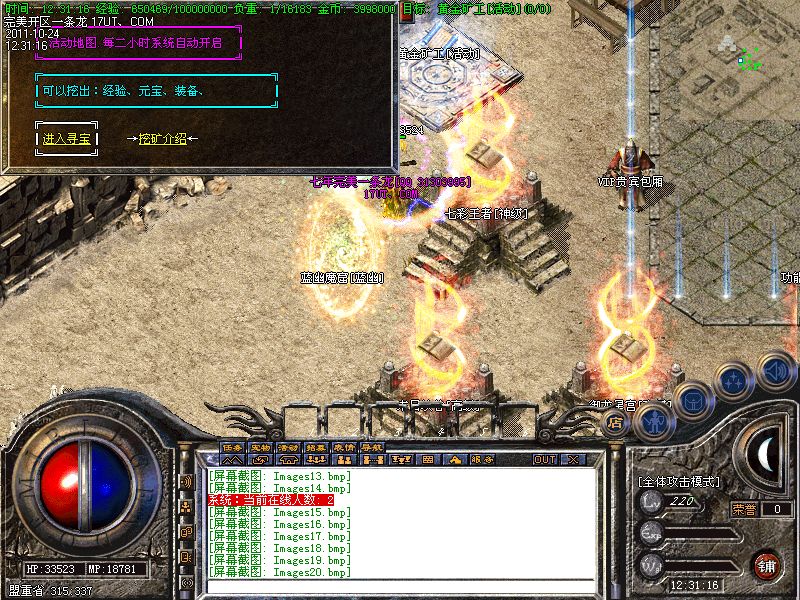Open the bag inventory round icon
This screenshot has height=600, width=800.
(693, 400)
